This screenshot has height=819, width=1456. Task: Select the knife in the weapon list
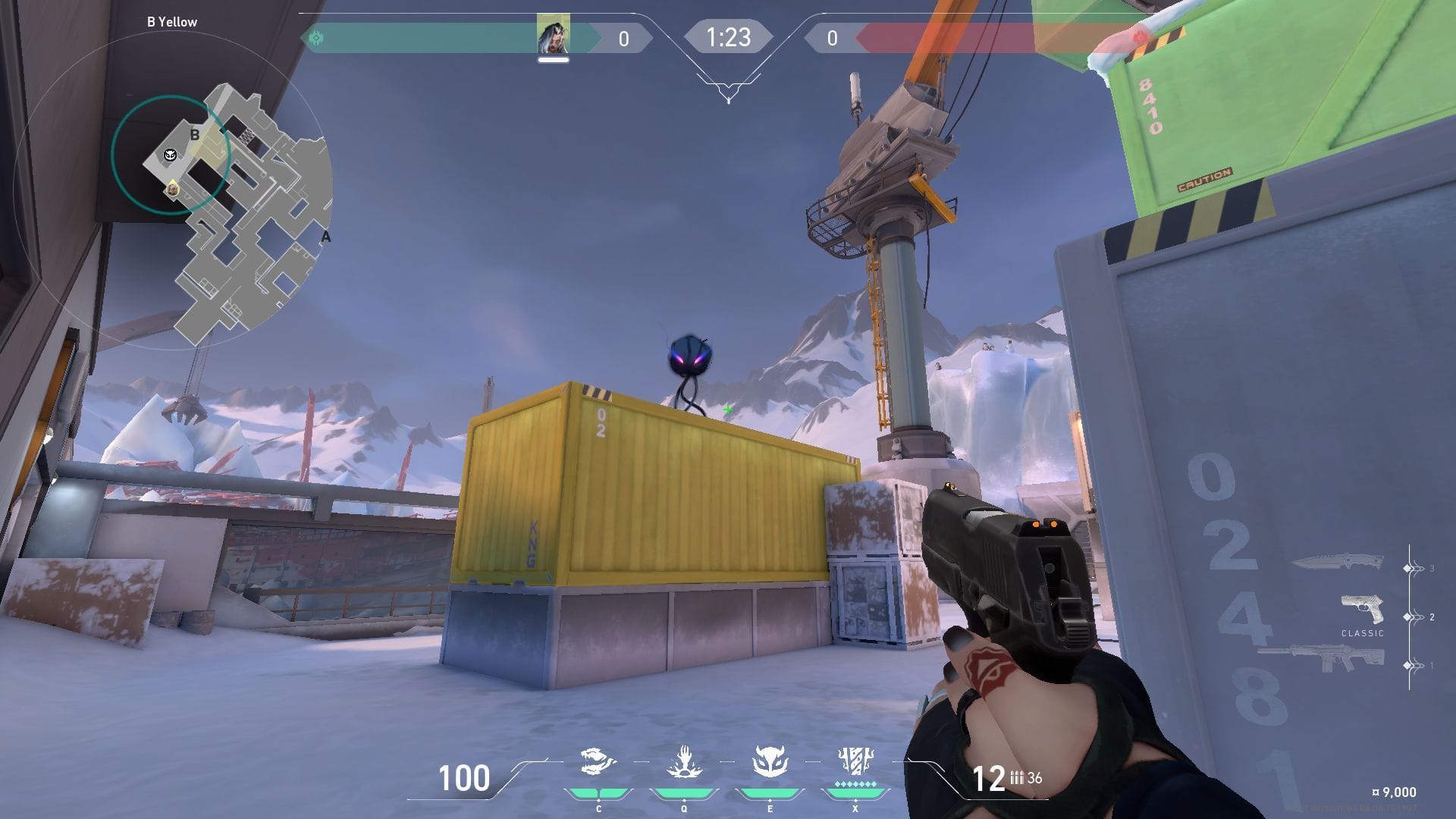click(1337, 563)
